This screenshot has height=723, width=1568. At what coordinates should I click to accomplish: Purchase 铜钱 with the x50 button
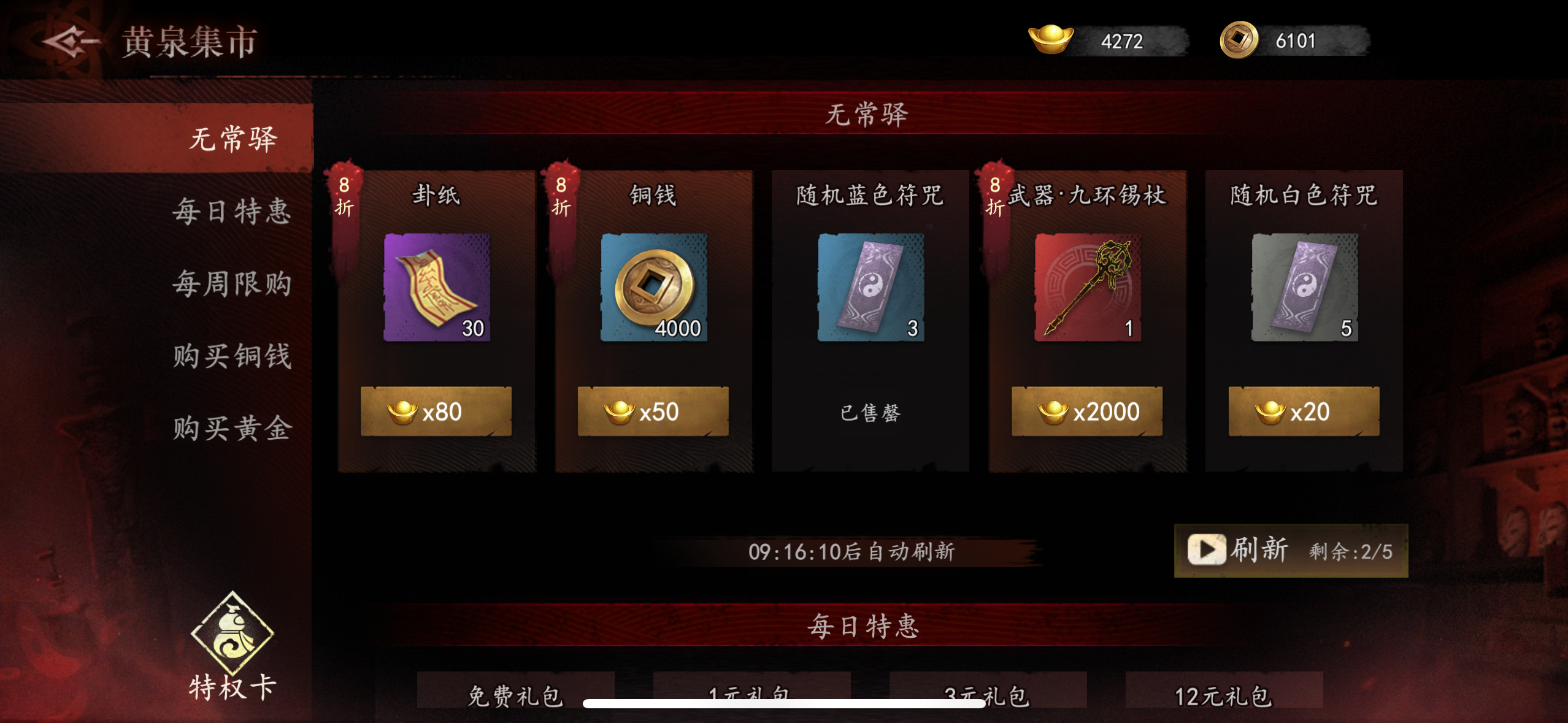[x=653, y=411]
